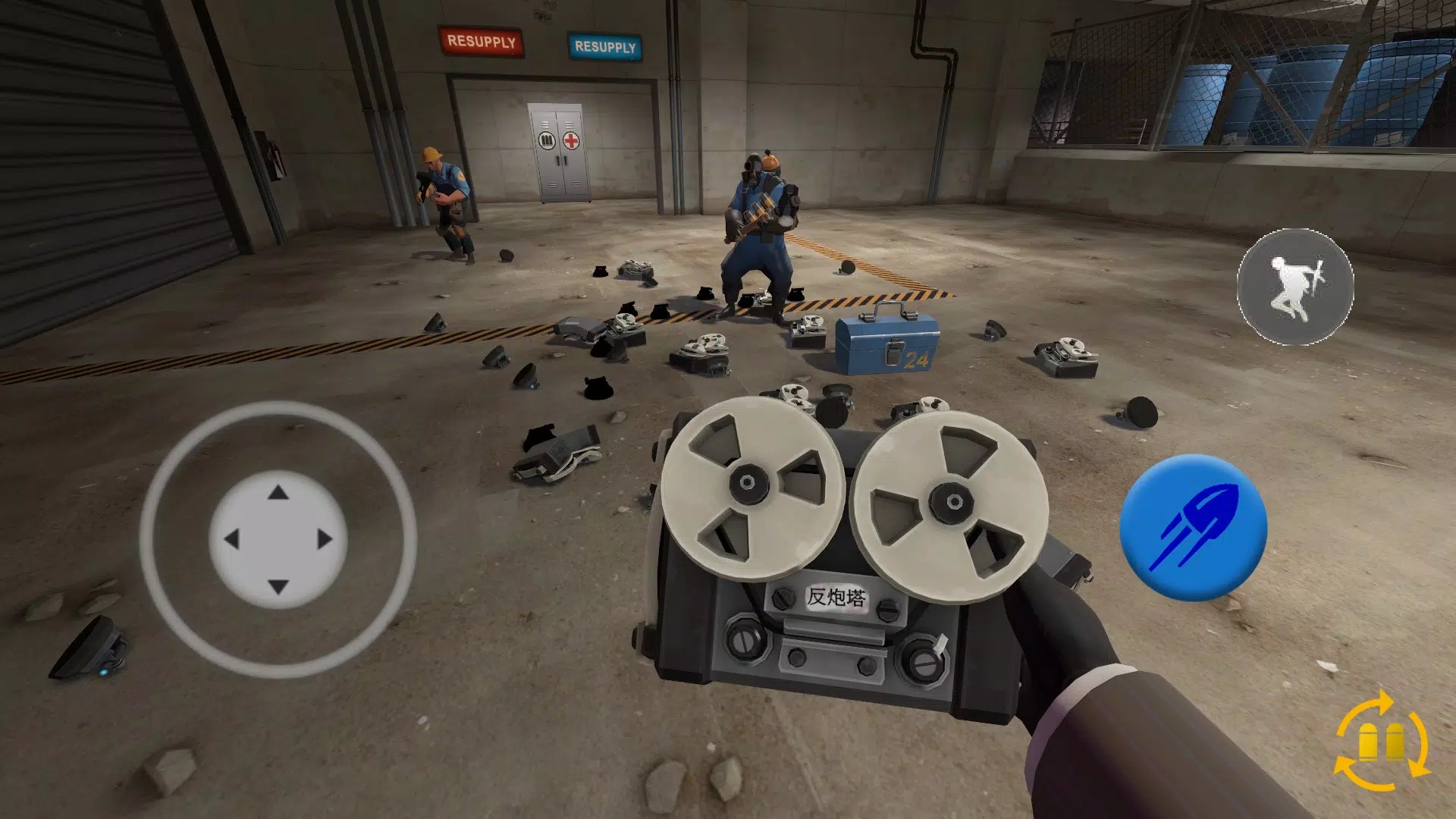Tap the jump button with leaping figure
Viewport: 1456px width, 819px height.
[1295, 287]
